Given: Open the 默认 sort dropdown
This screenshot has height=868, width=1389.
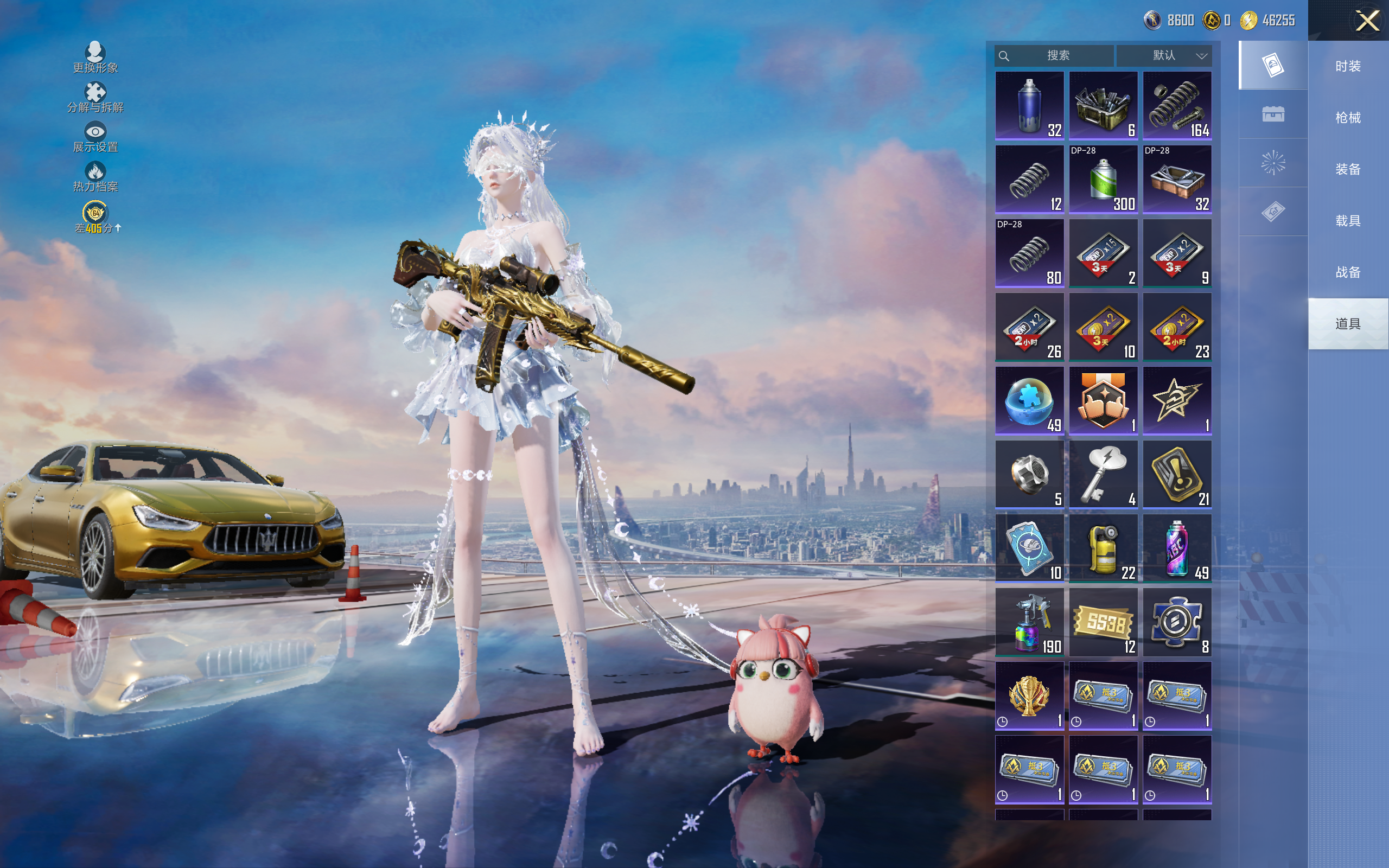Looking at the screenshot, I should [x=1164, y=56].
